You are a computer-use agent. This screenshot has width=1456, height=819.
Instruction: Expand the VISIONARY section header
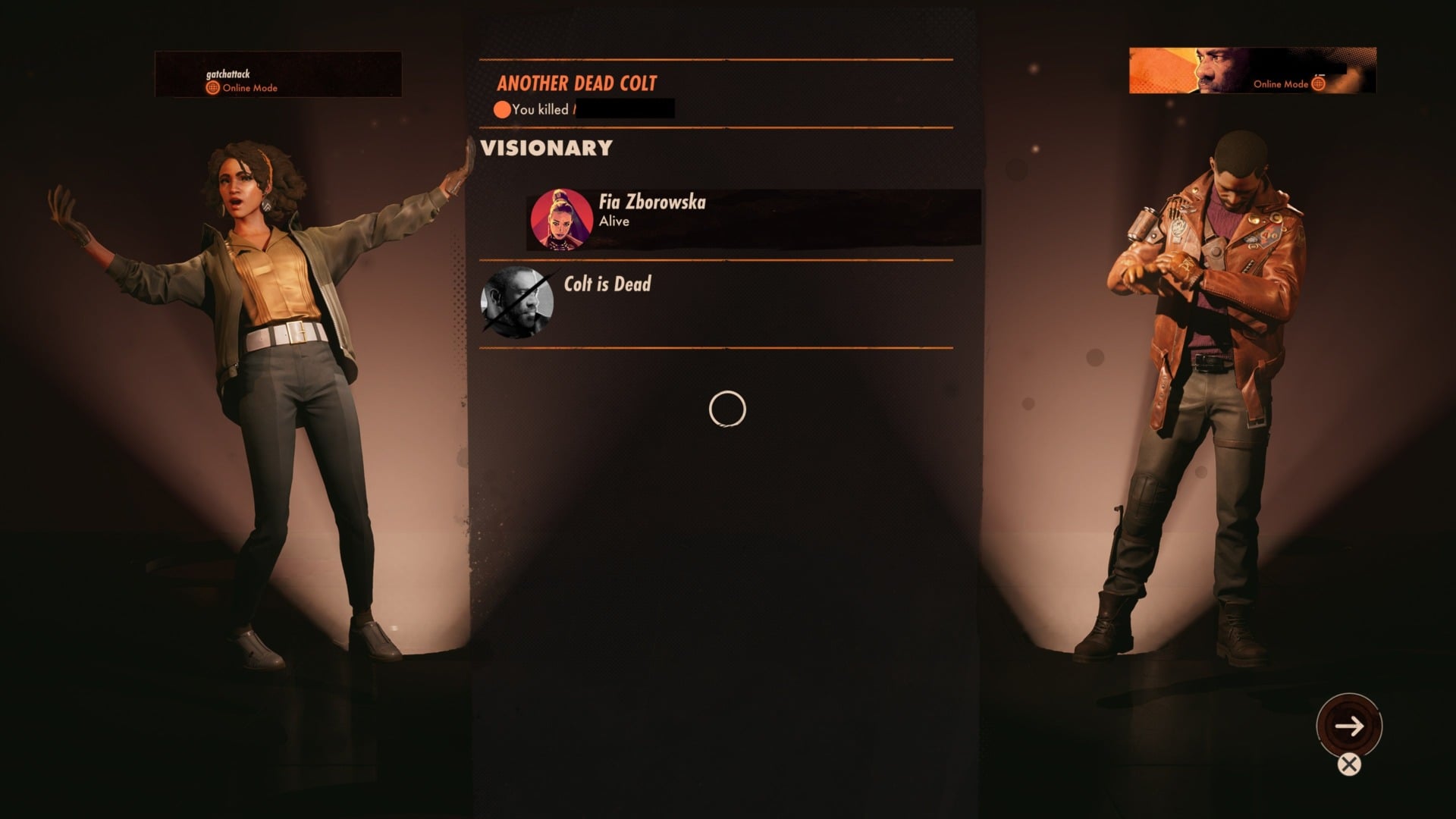544,149
